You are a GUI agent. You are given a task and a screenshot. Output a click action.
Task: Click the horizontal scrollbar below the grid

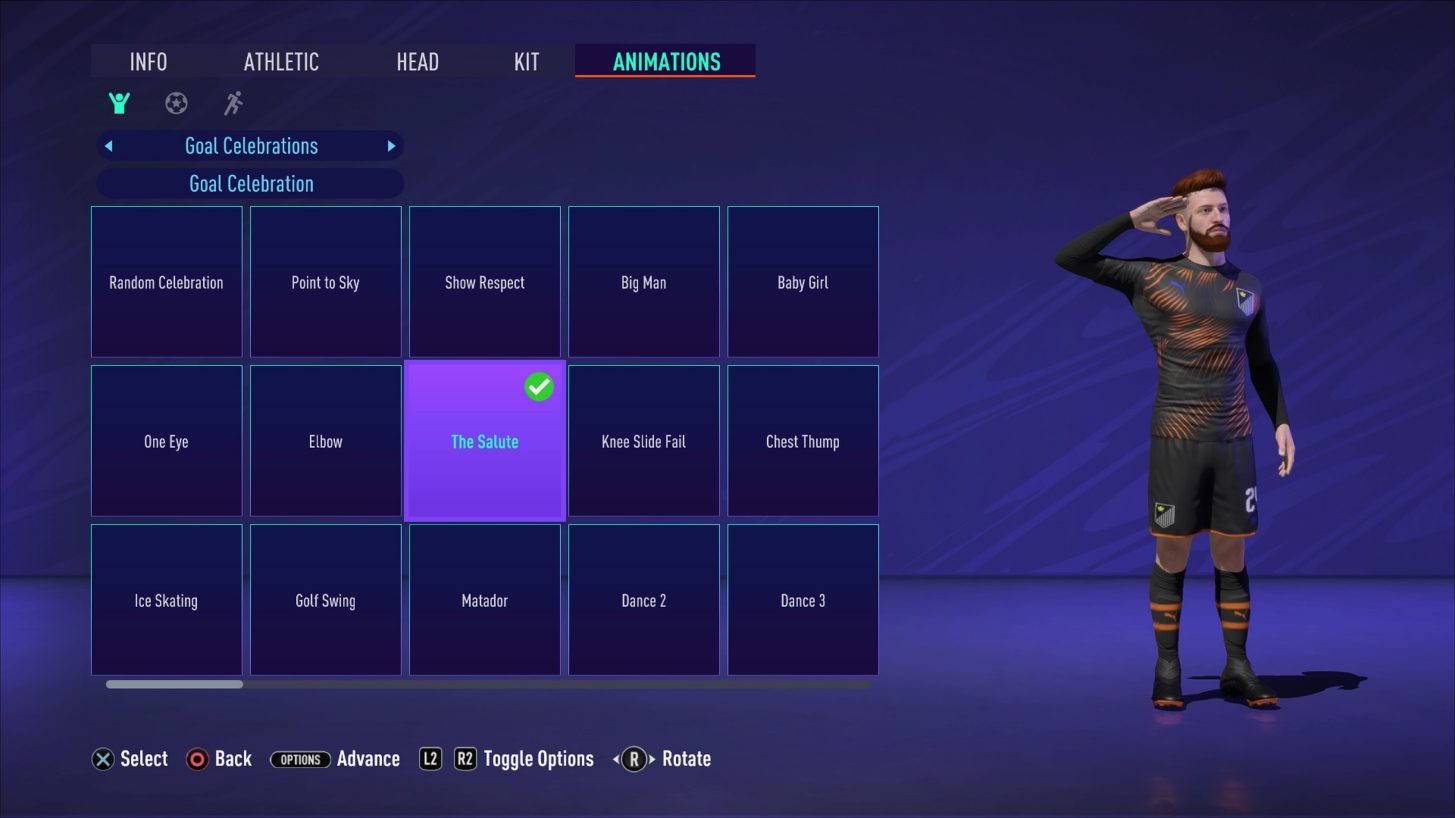(172, 684)
